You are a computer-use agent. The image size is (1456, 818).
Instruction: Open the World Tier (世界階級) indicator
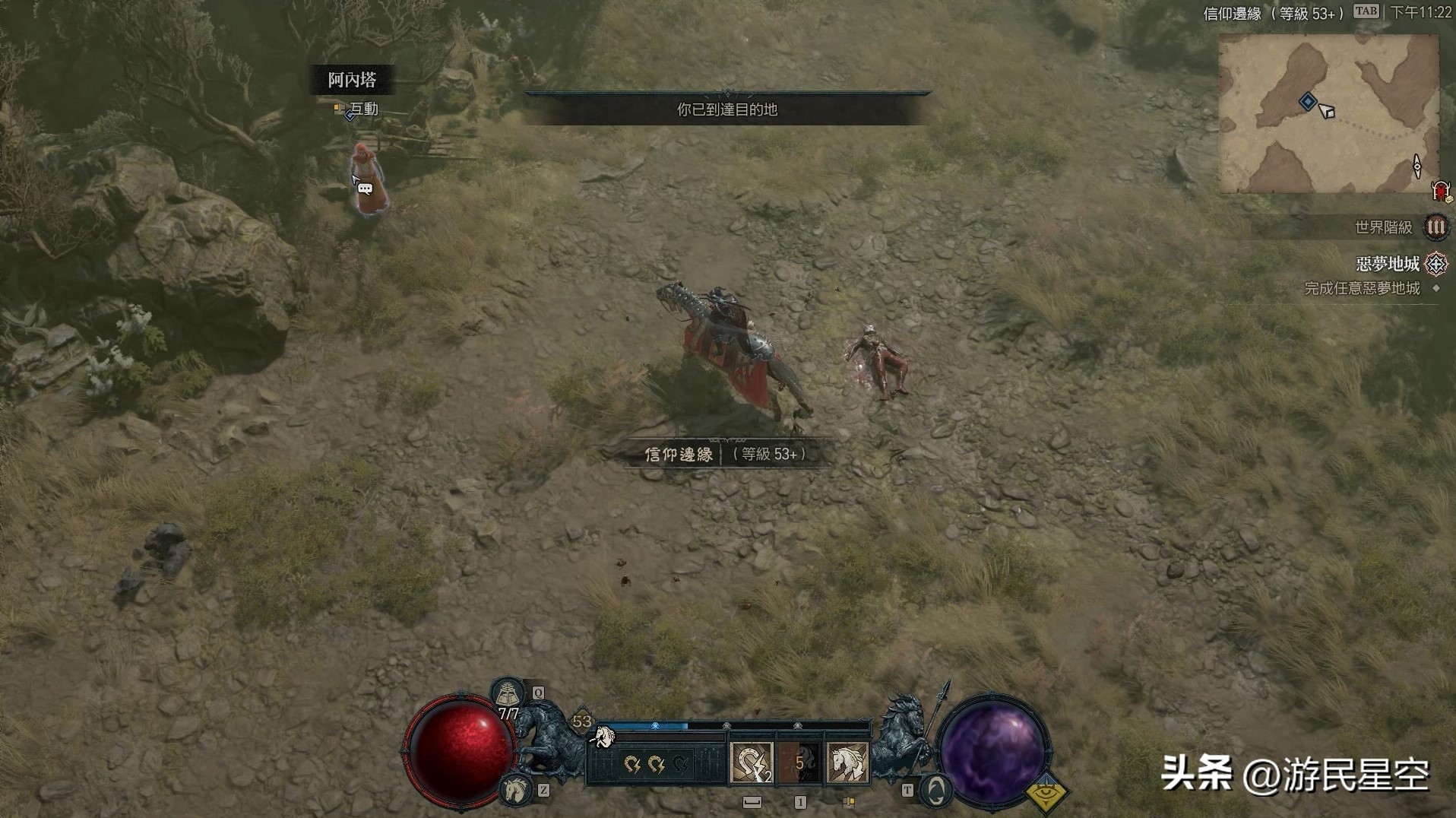1435,227
